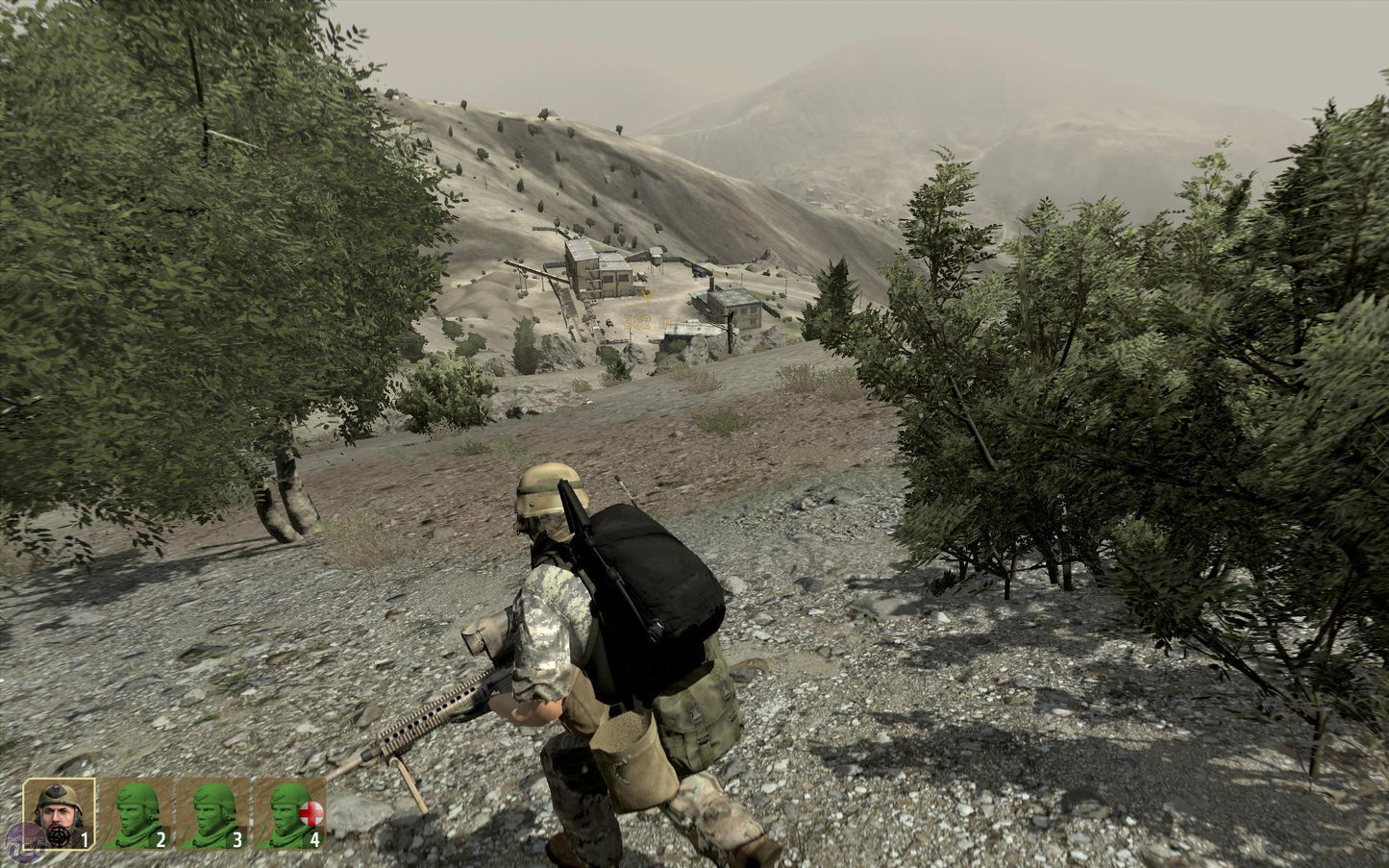Click the yellow waypoint chevron marker
The image size is (1389, 868).
(647, 295)
